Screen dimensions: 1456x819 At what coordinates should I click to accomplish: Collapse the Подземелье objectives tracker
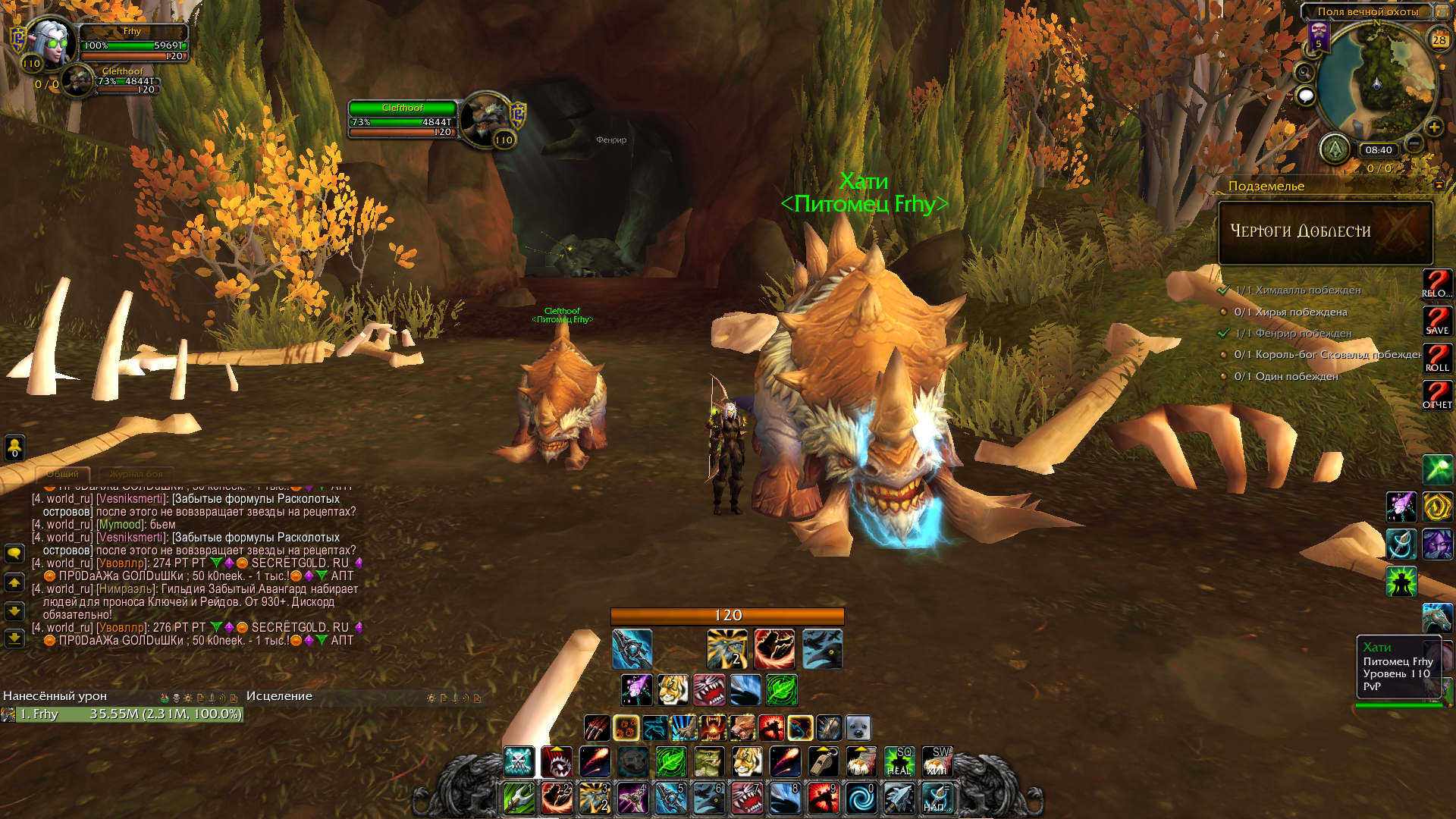click(1439, 185)
